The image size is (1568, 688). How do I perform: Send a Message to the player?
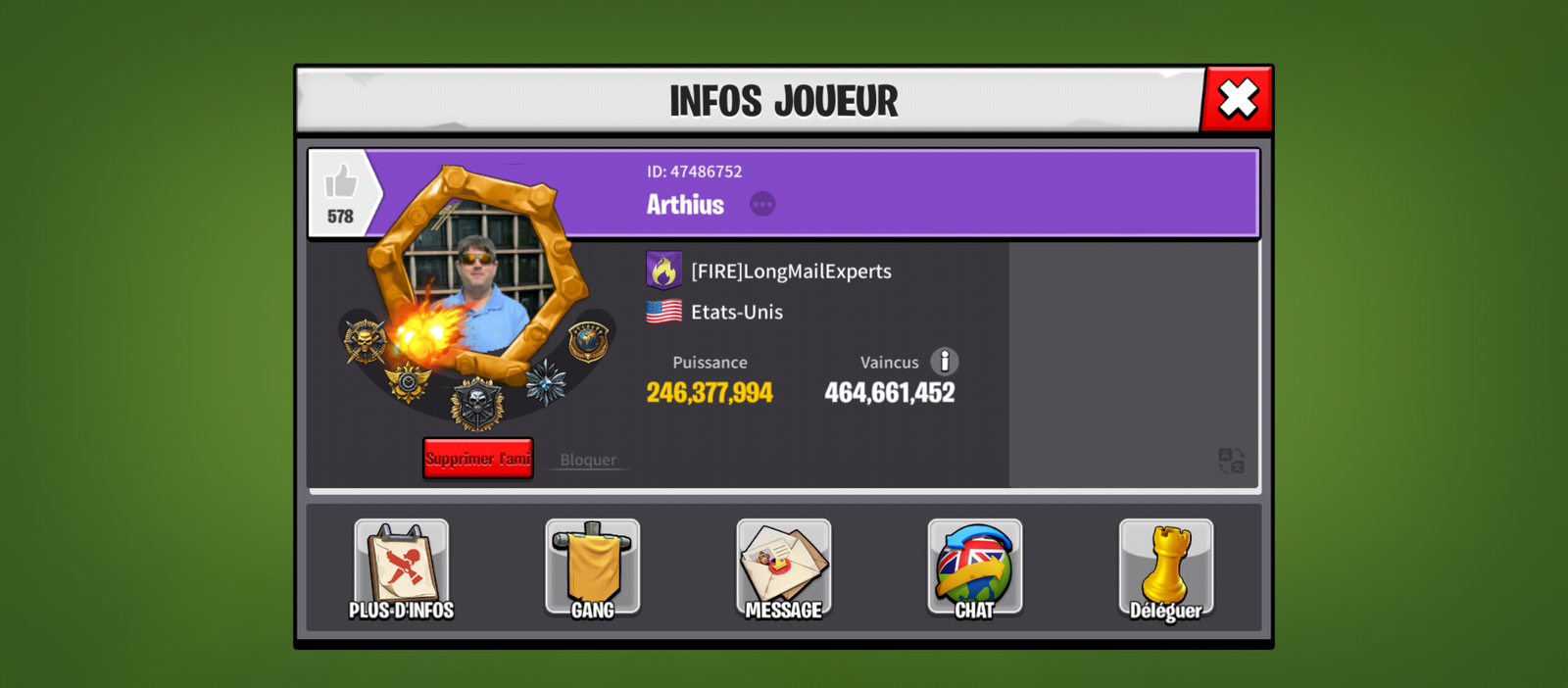[783, 569]
